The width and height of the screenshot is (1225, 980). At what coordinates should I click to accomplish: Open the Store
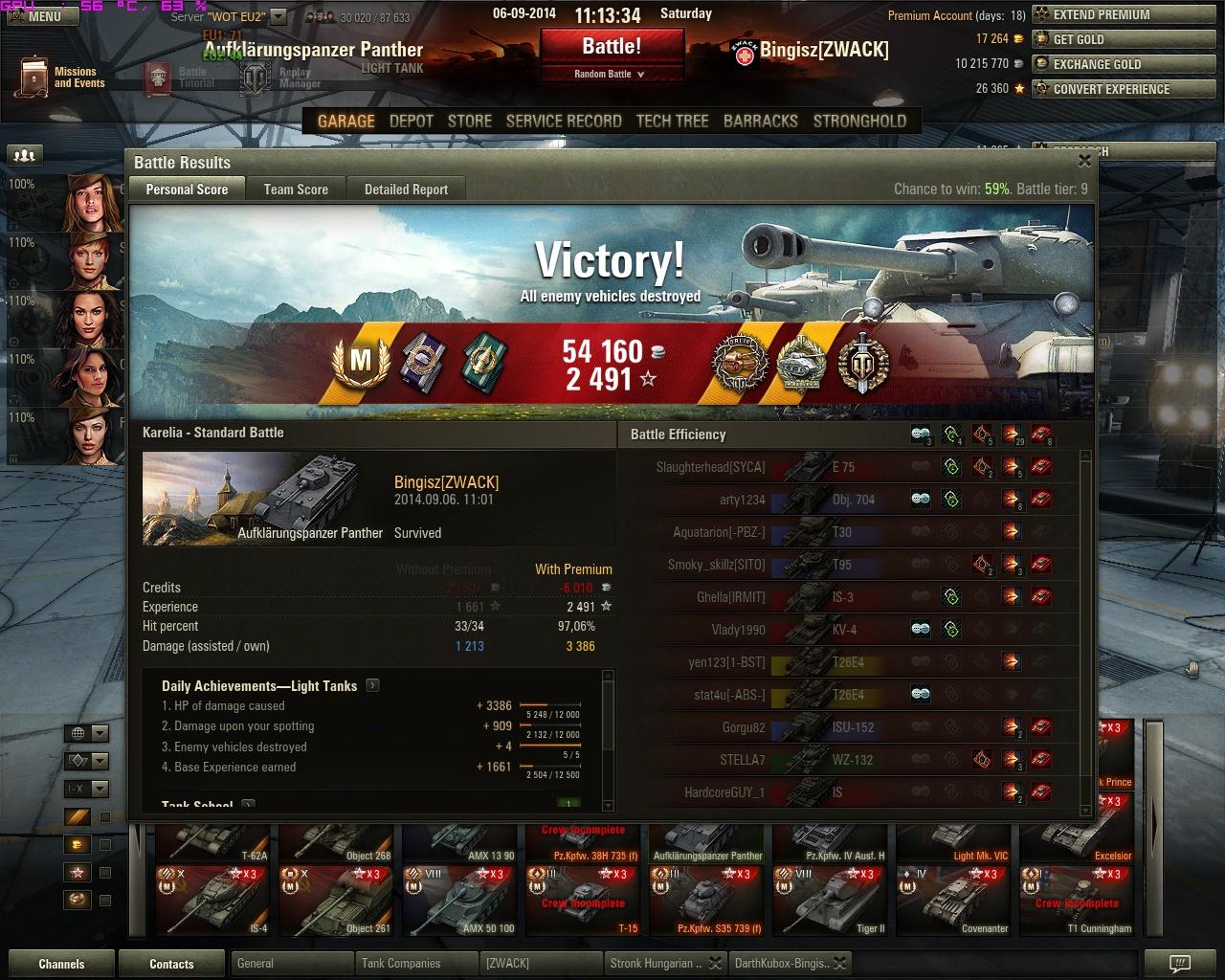pos(470,121)
